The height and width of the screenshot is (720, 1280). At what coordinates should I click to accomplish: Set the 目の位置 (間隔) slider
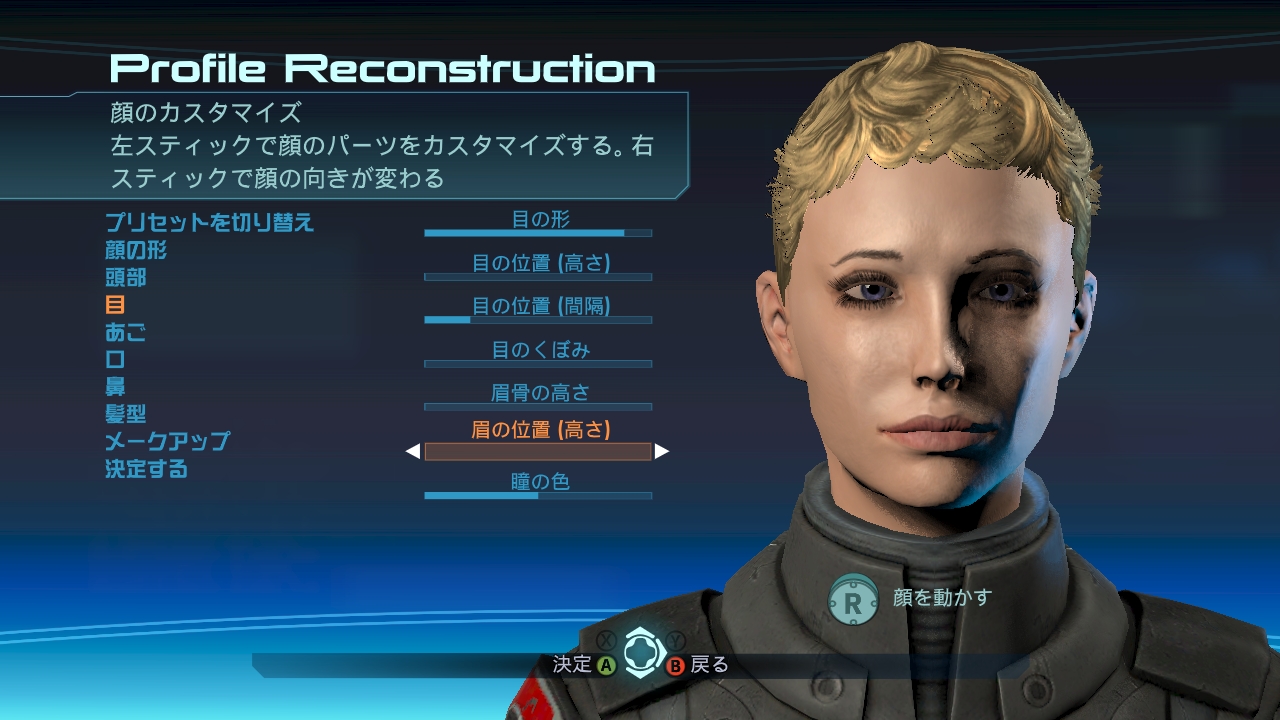point(538,319)
